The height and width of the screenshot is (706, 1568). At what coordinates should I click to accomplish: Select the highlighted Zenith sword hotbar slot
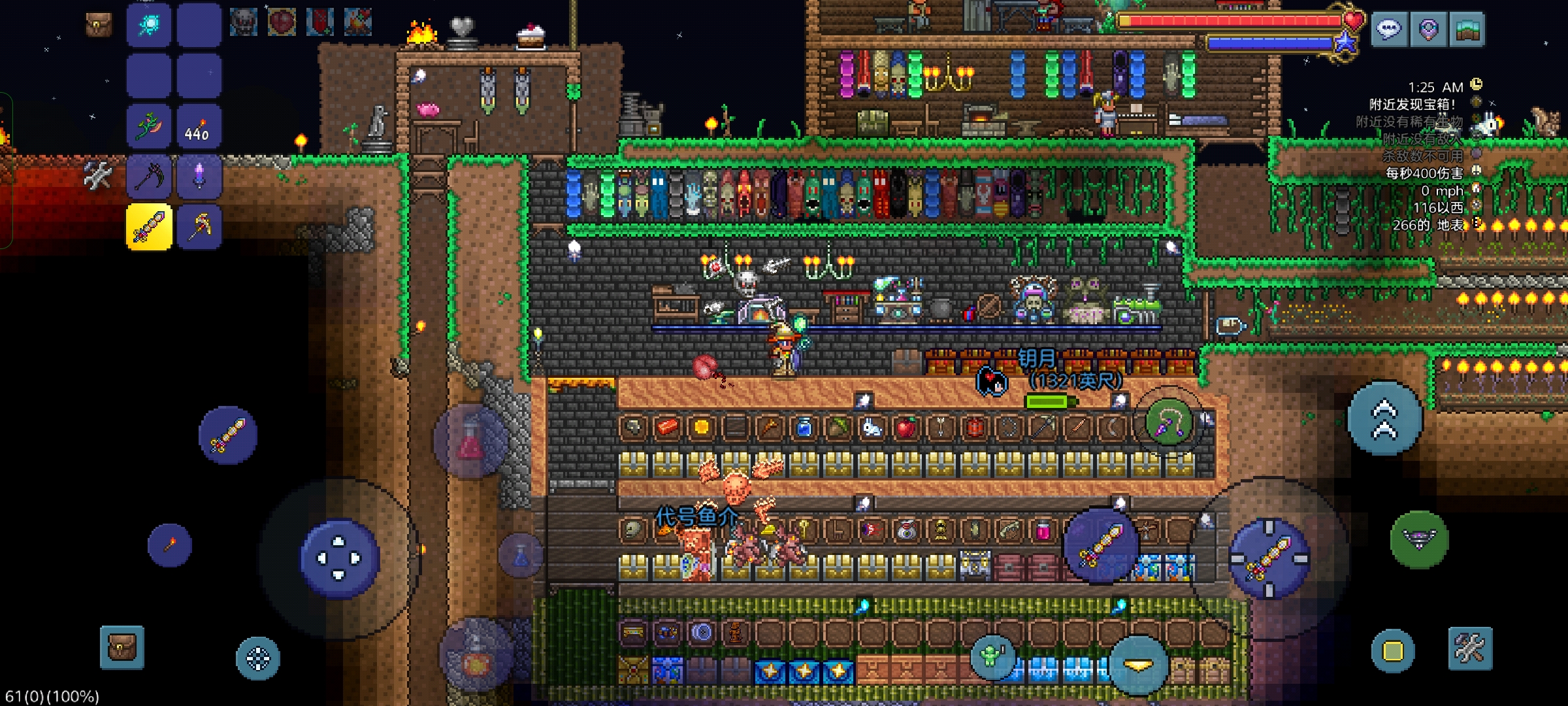[x=149, y=227]
